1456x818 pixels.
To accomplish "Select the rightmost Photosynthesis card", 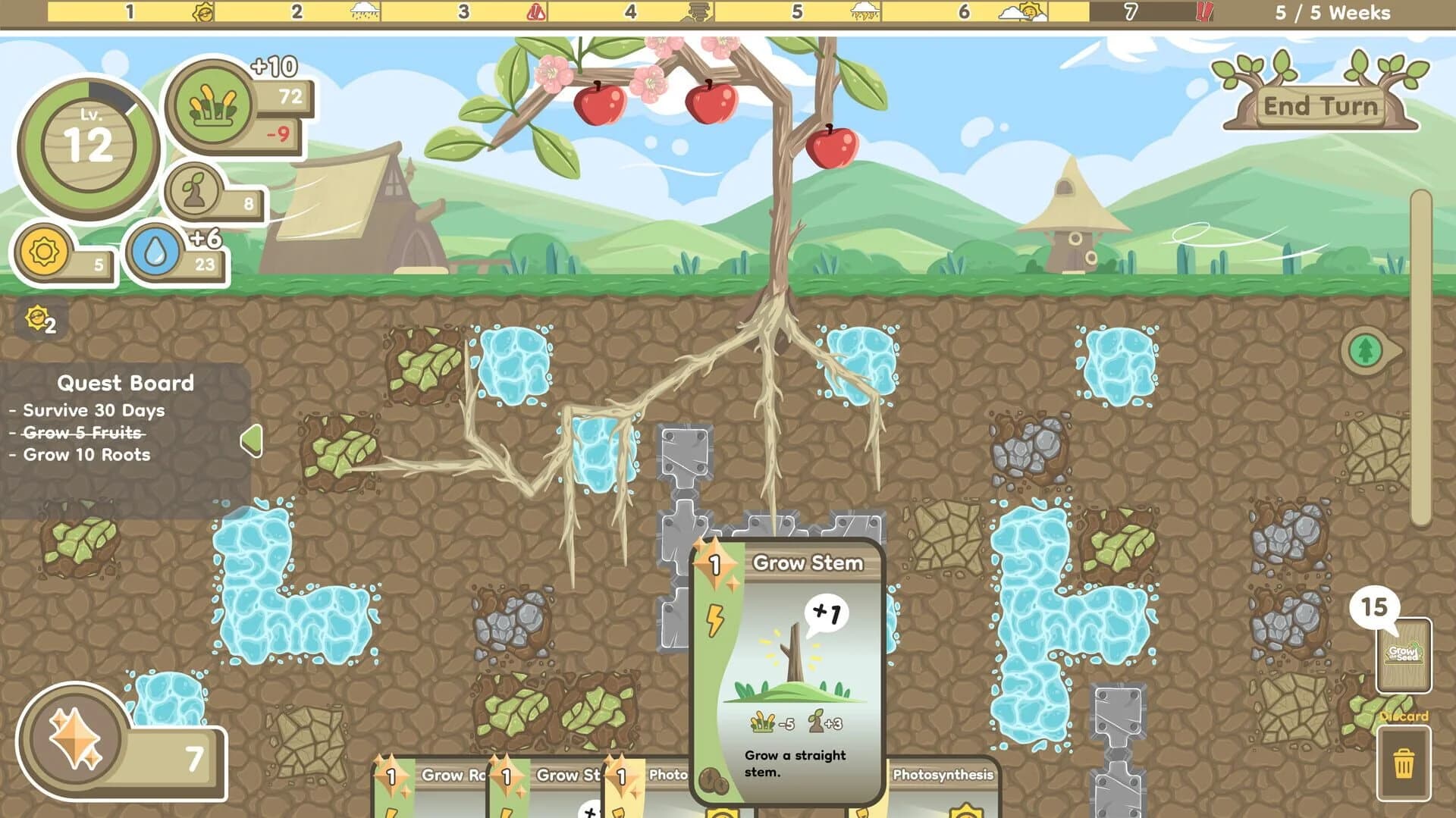I will (x=944, y=788).
